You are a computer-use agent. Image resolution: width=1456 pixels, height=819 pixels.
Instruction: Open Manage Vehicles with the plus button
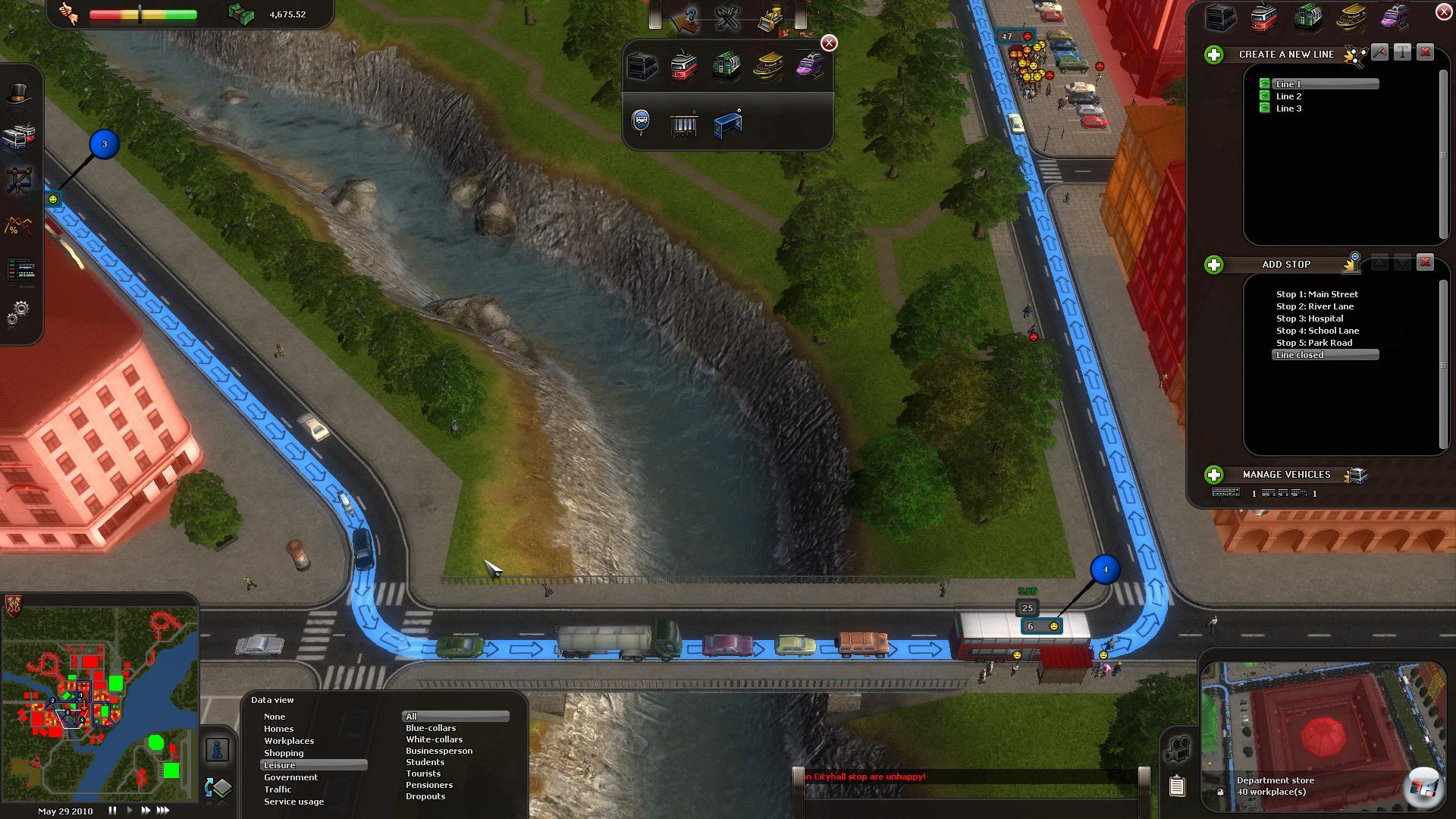1214,475
